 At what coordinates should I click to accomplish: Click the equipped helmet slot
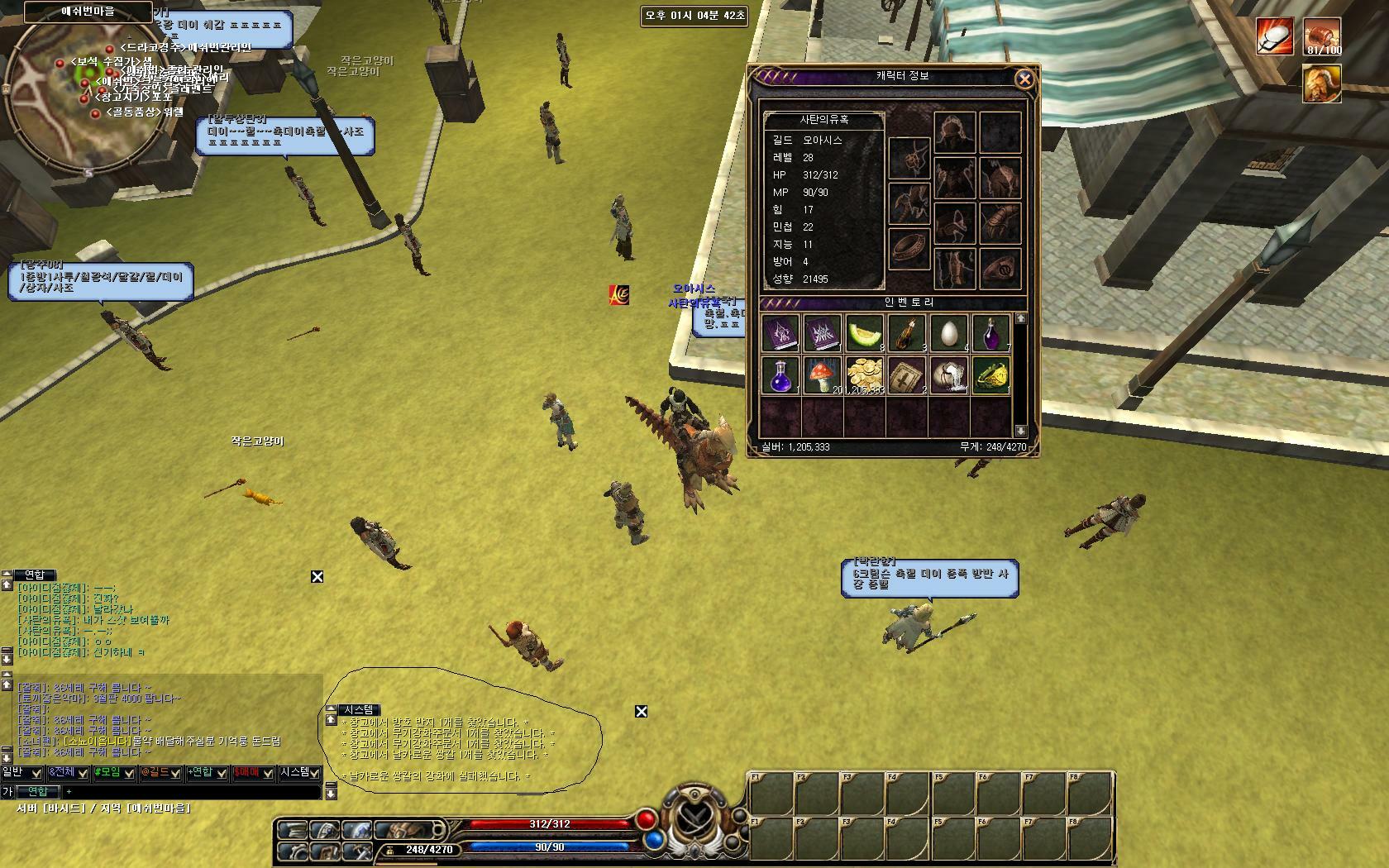point(954,133)
